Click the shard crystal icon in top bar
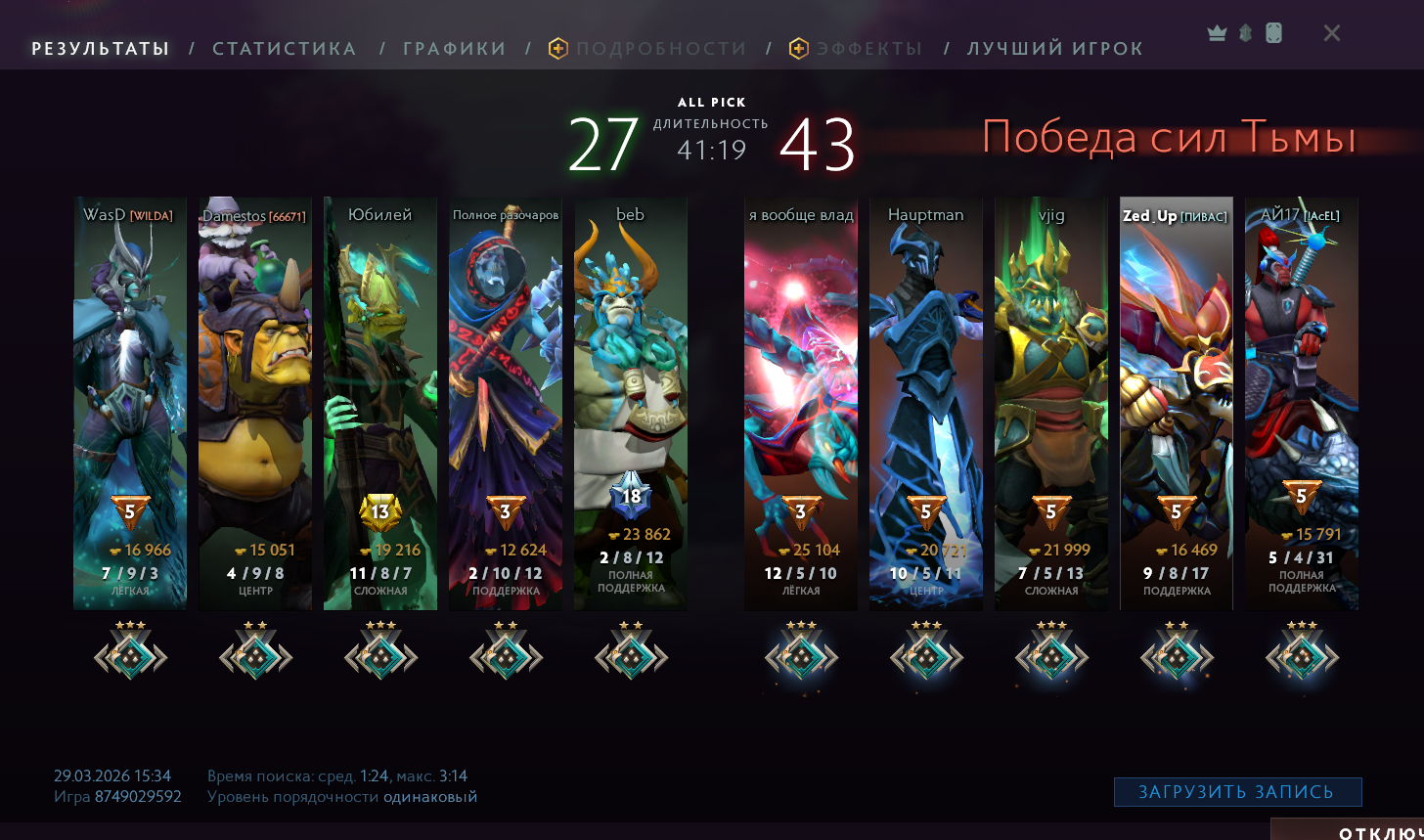 pos(1245,33)
